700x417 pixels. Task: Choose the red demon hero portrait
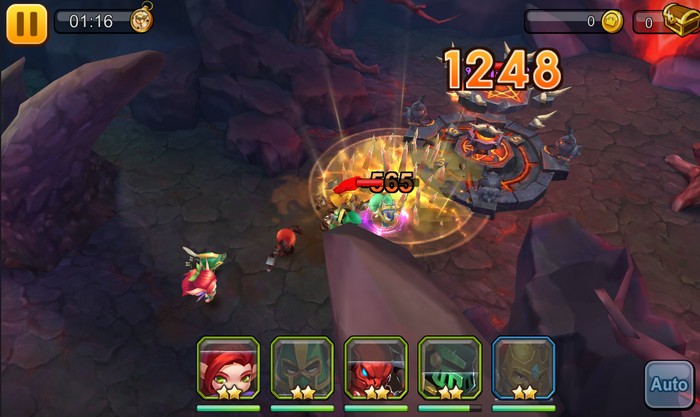click(376, 369)
